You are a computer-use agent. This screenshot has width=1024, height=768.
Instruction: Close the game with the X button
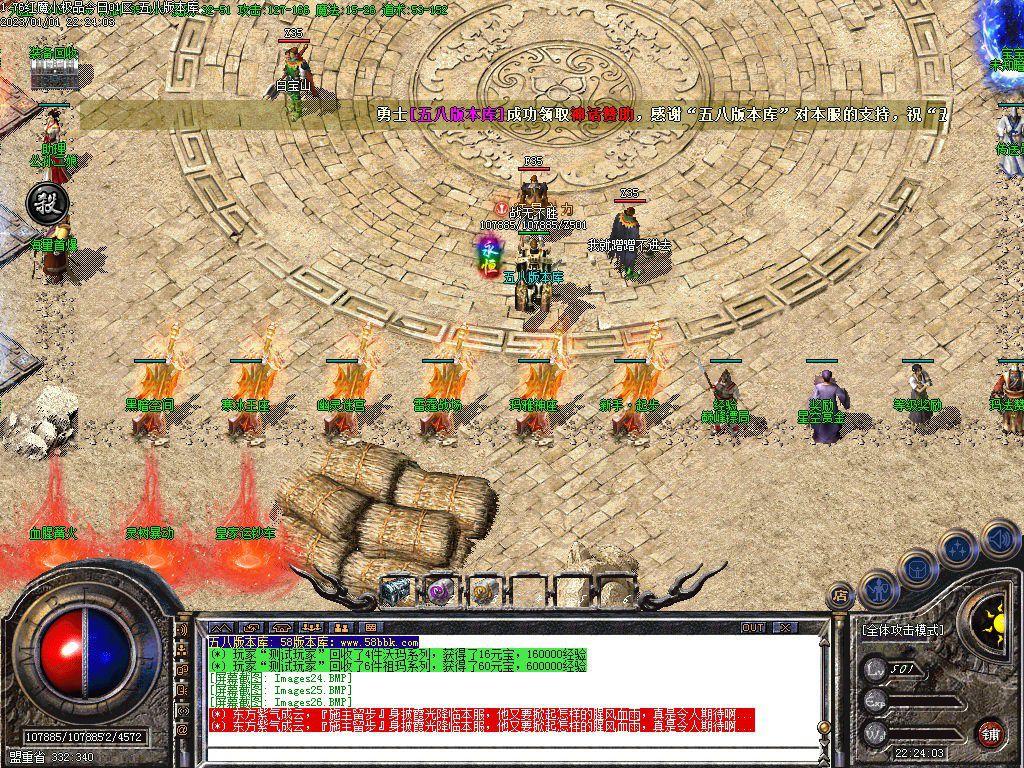tap(786, 627)
